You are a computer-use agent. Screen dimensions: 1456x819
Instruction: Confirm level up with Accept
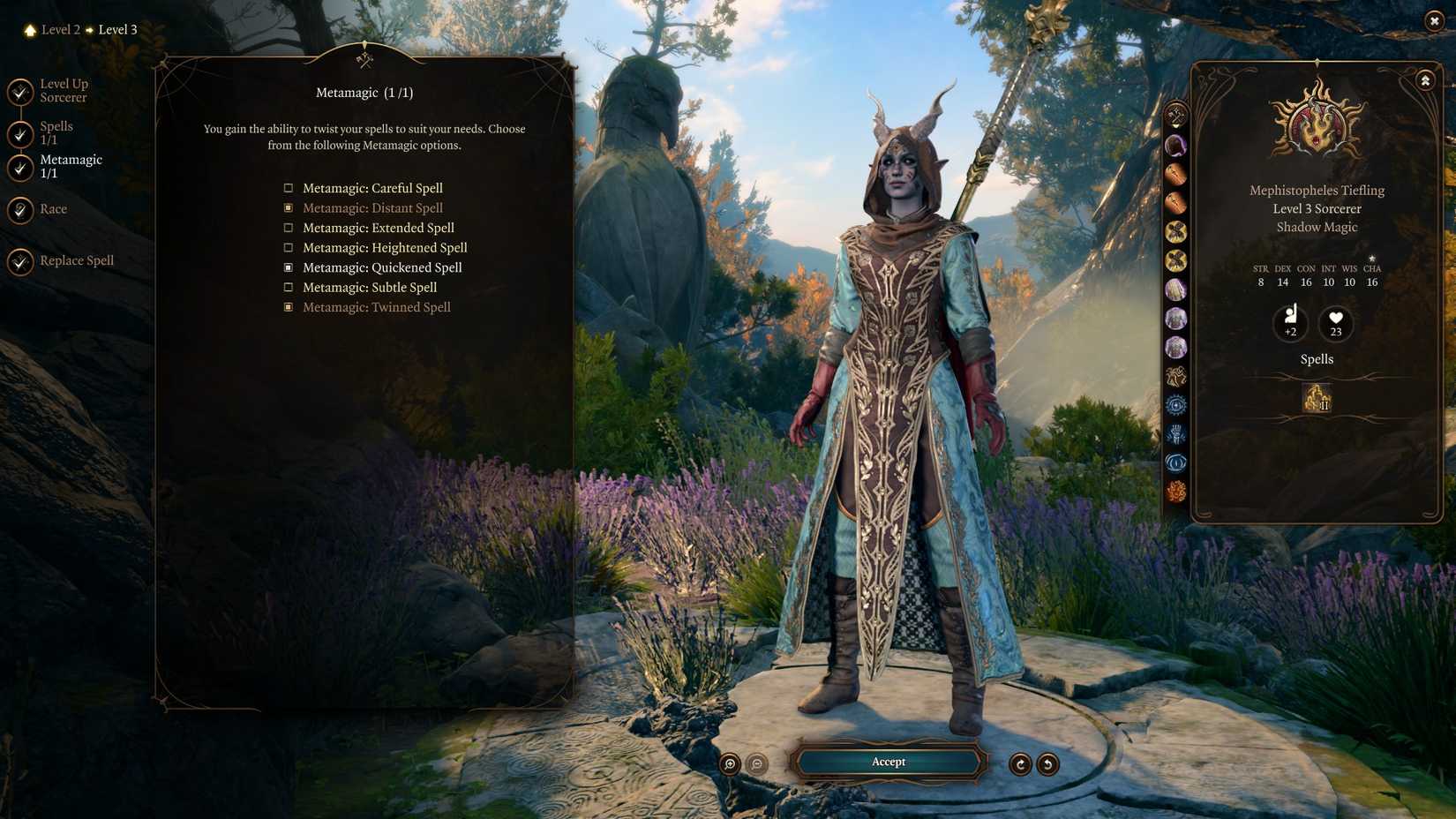(x=888, y=762)
